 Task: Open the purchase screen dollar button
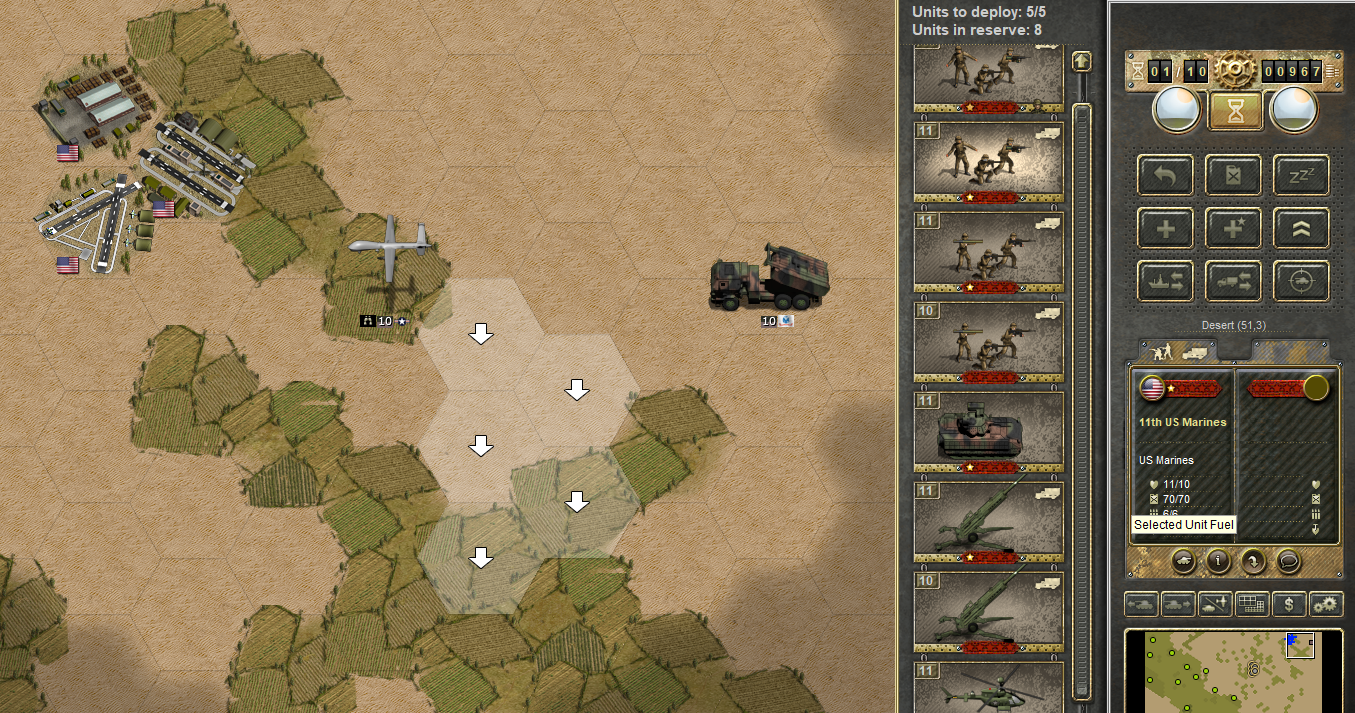pos(1291,604)
